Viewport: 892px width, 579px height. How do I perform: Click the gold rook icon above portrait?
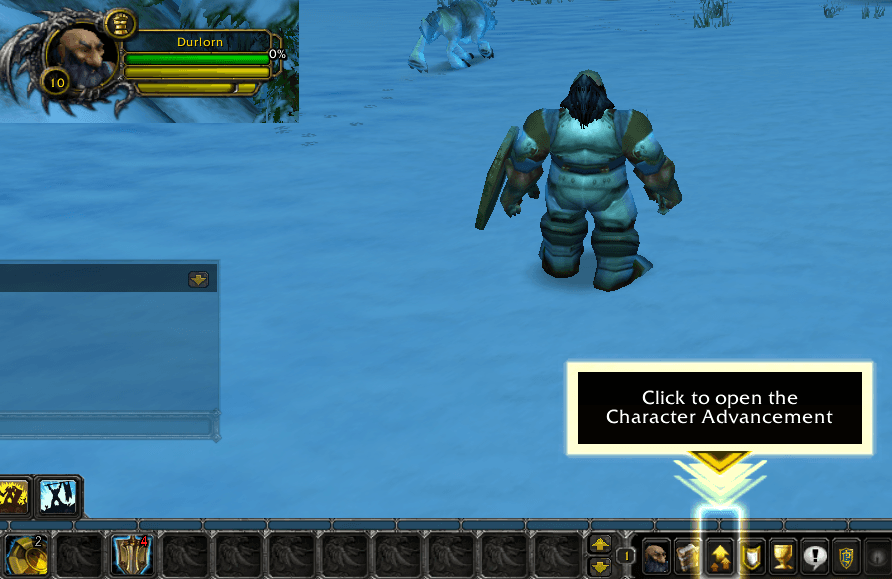click(x=120, y=22)
